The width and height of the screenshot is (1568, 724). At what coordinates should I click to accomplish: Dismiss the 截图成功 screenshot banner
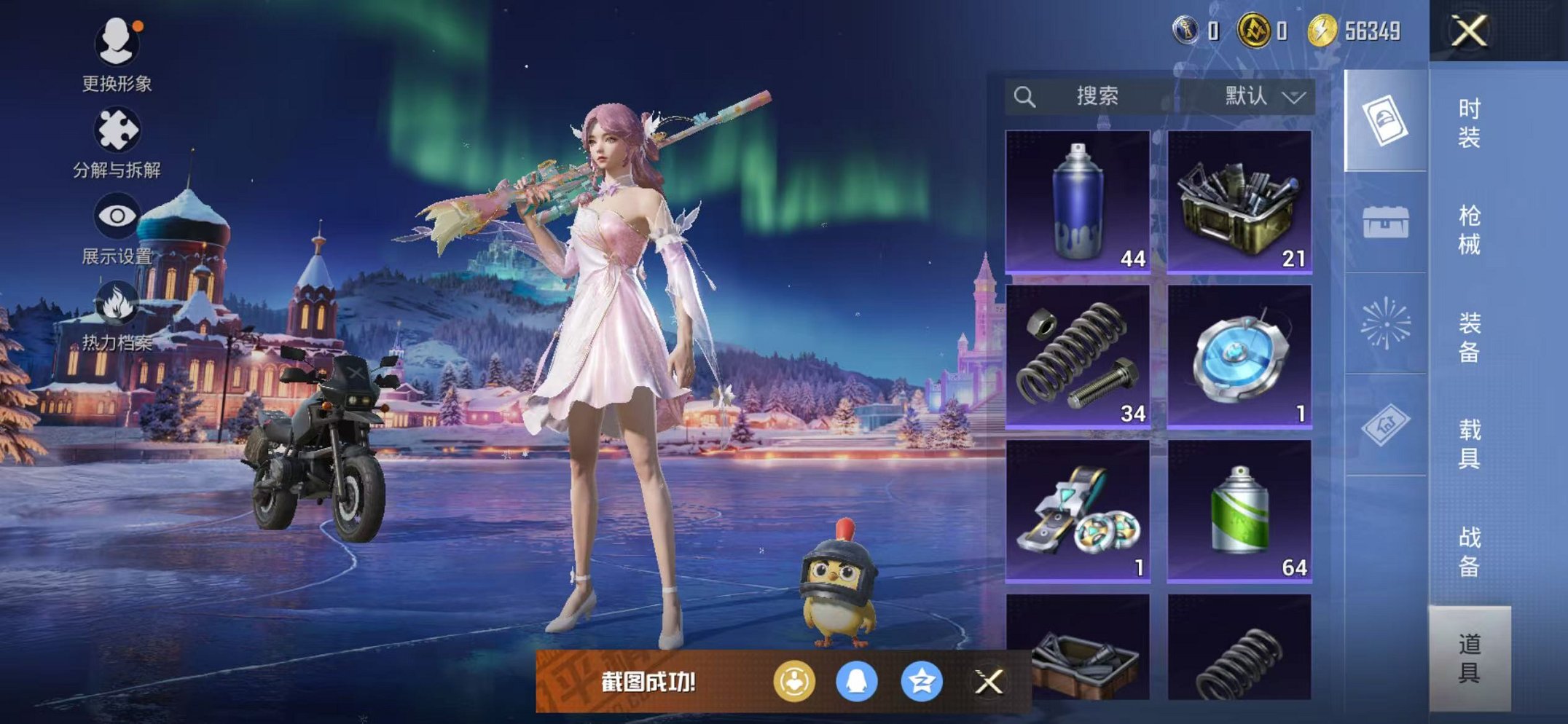[x=989, y=682]
